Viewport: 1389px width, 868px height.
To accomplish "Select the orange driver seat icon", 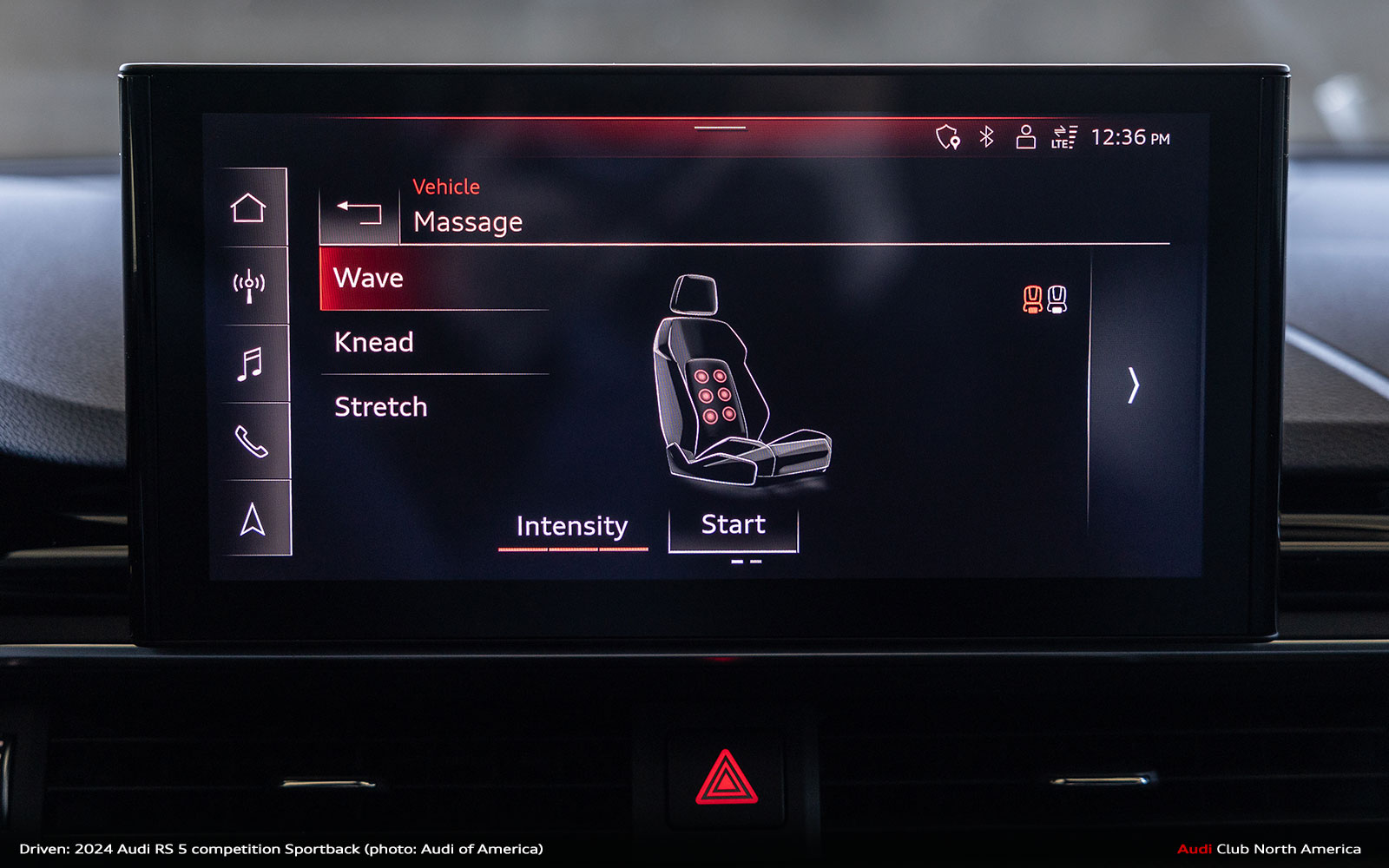I will coord(1032,299).
